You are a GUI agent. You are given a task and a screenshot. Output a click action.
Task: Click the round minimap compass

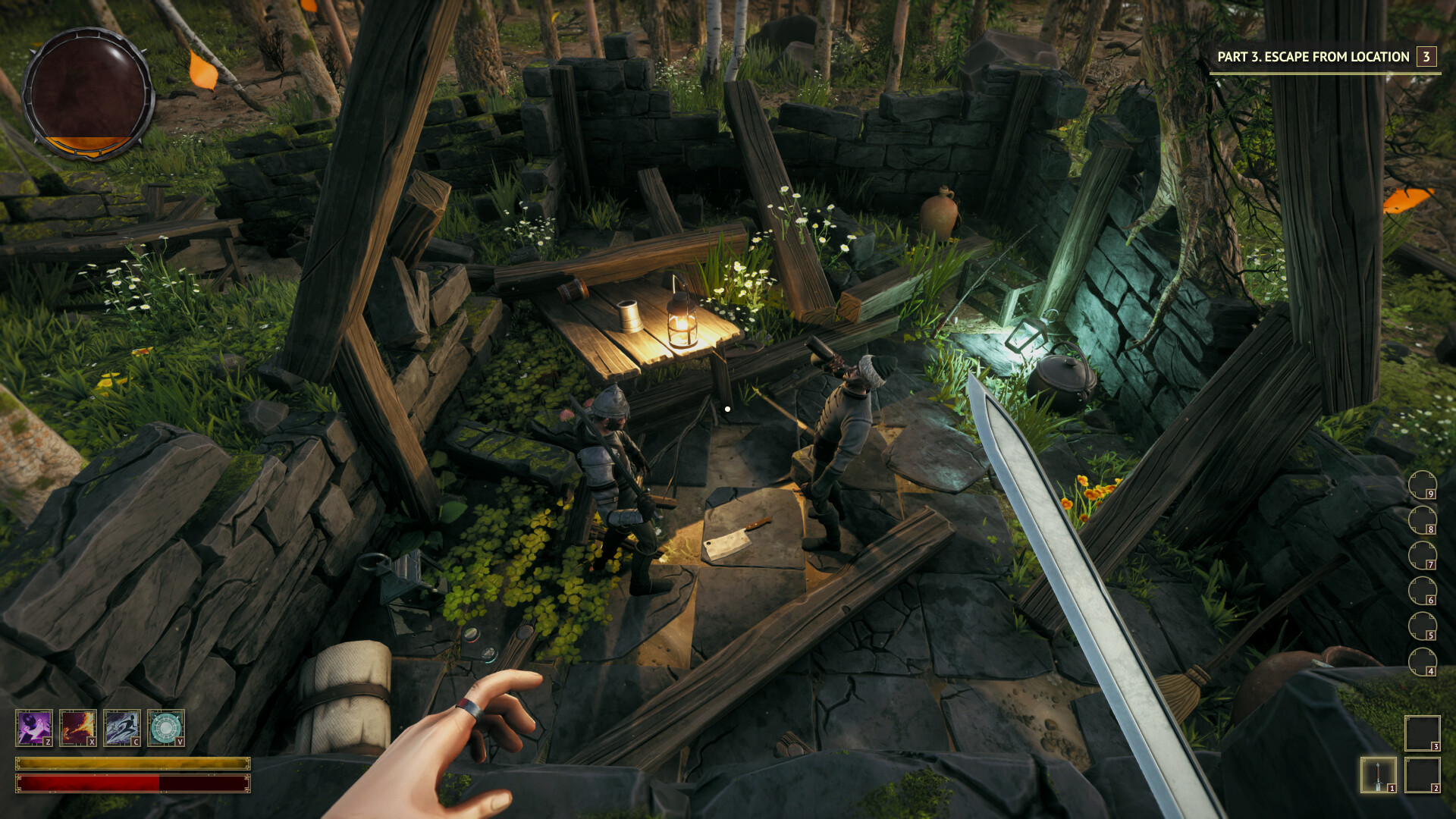[91, 95]
